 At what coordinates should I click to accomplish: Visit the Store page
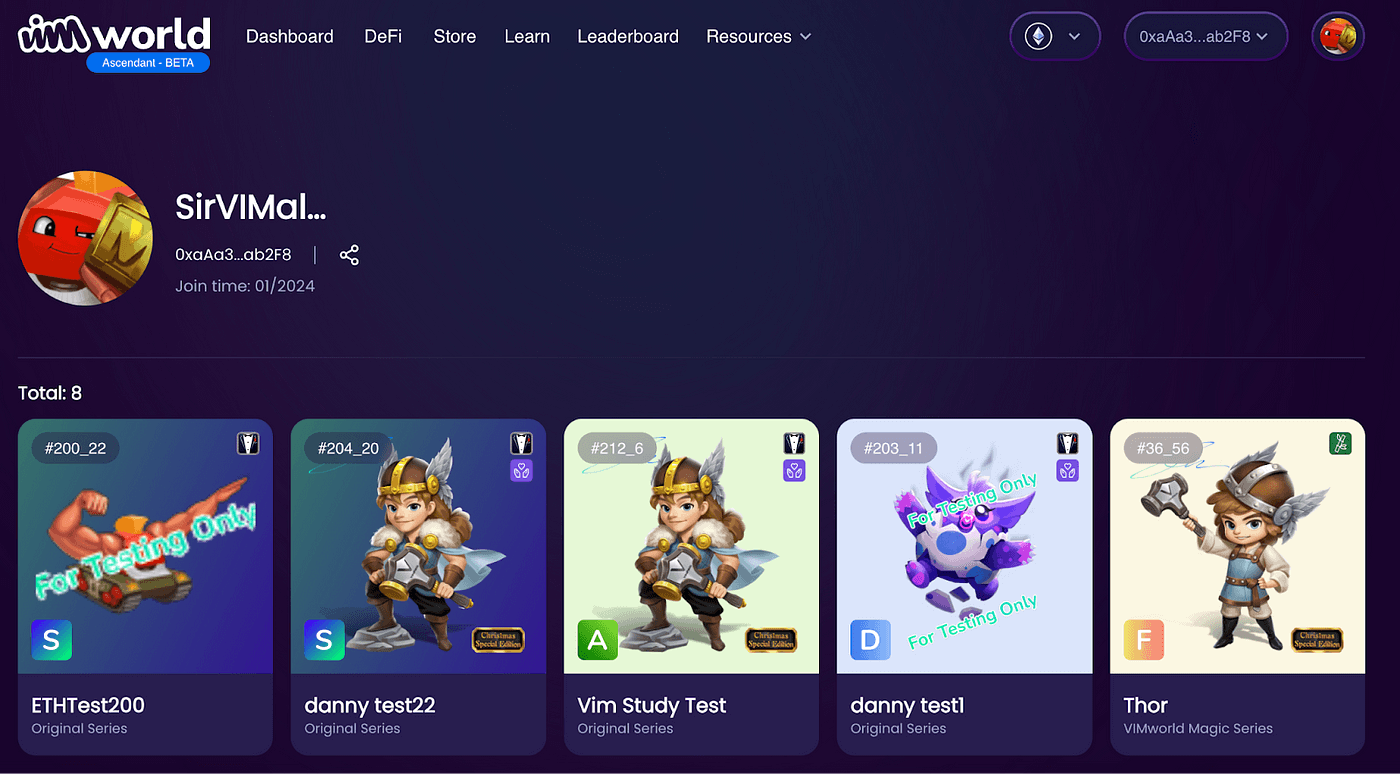coord(454,36)
